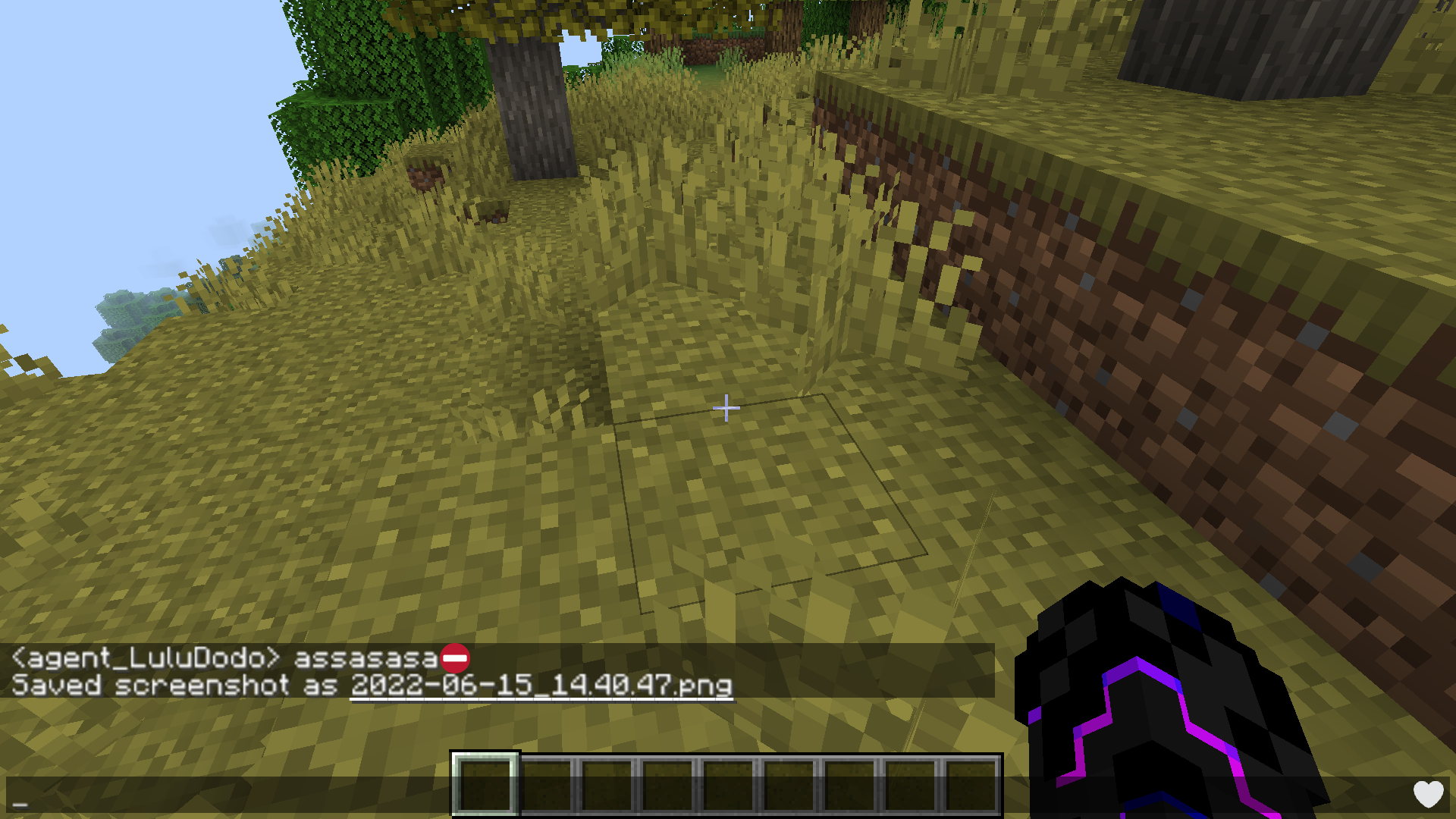
Task: Select the last hotbar slot
Action: click(x=971, y=785)
